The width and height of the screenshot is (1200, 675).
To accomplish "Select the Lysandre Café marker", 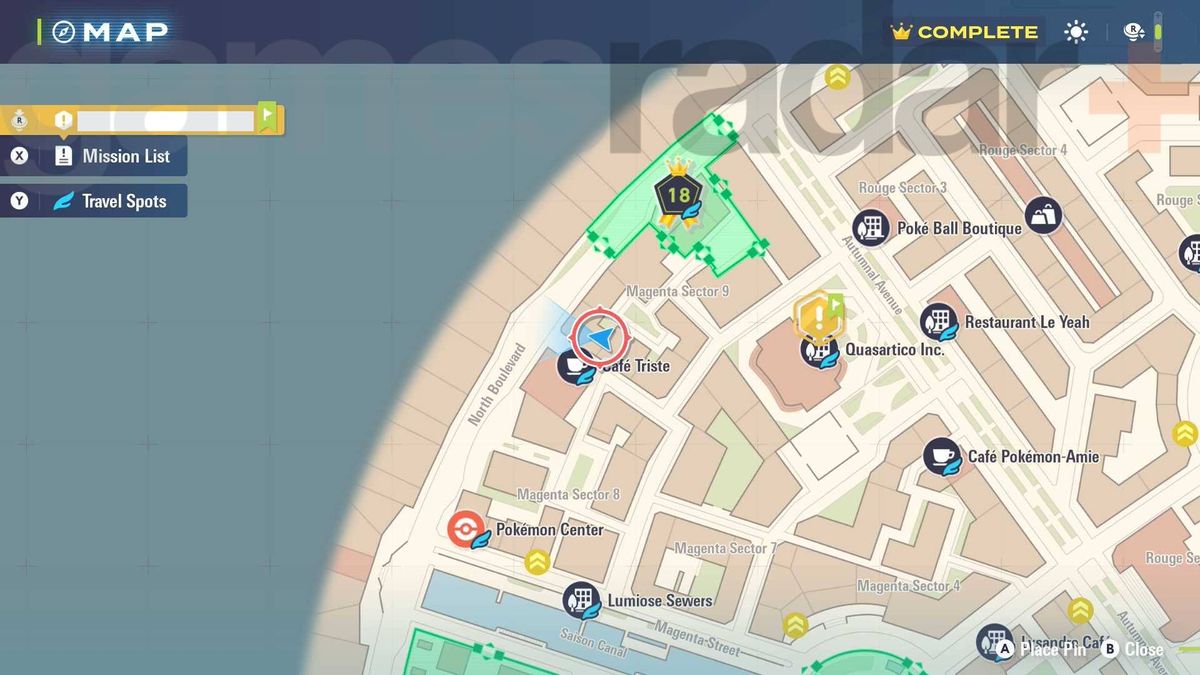I will coord(994,642).
